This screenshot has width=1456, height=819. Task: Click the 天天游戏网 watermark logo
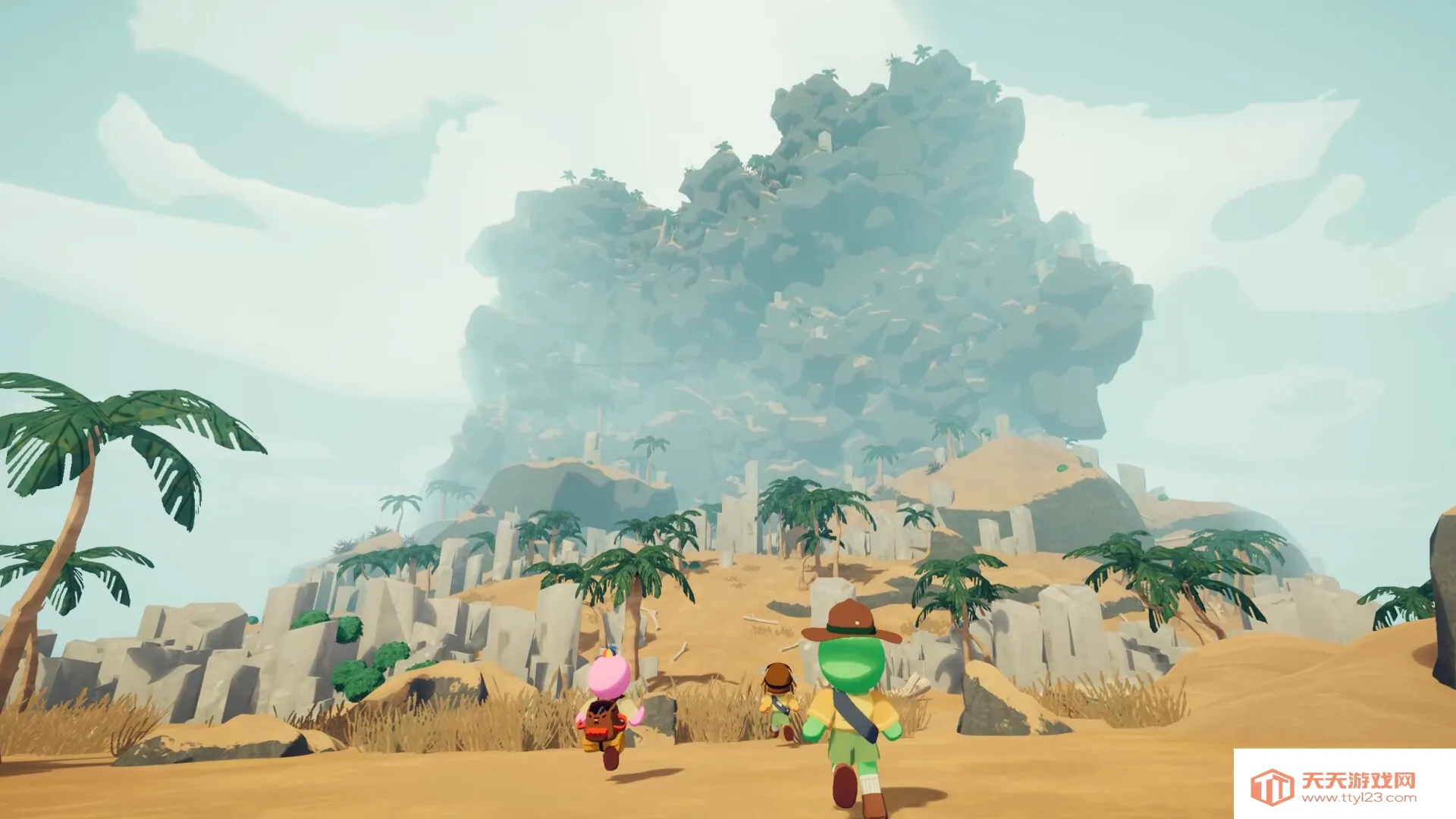point(1333,786)
